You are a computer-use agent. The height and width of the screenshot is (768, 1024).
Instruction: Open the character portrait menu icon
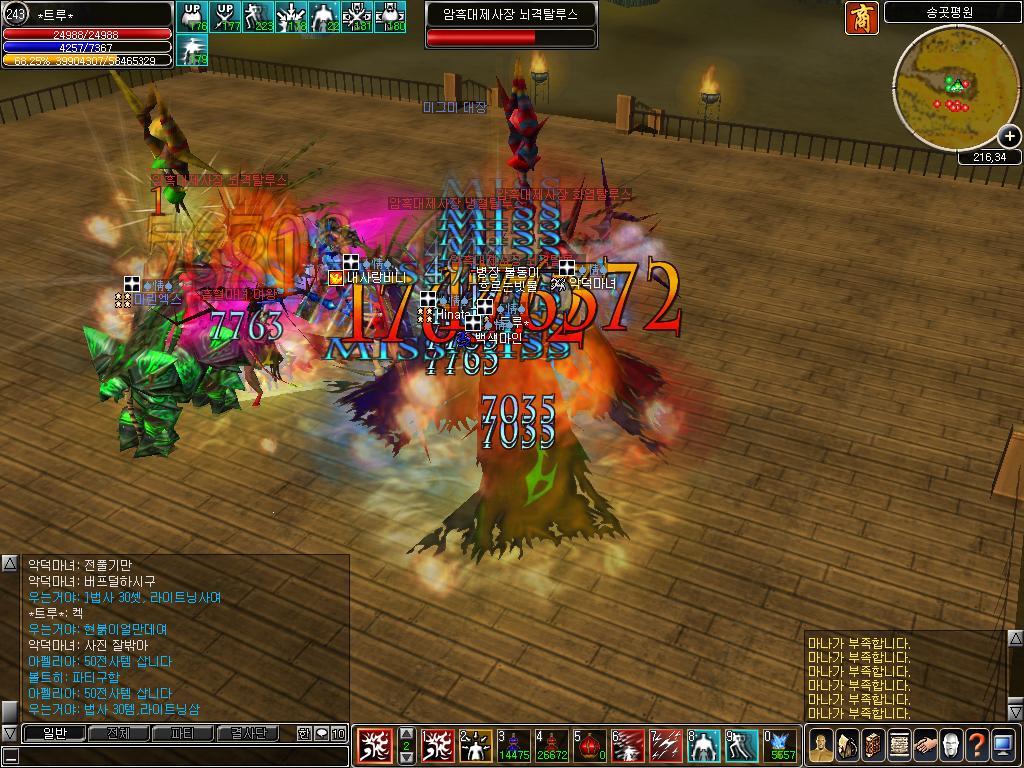820,746
